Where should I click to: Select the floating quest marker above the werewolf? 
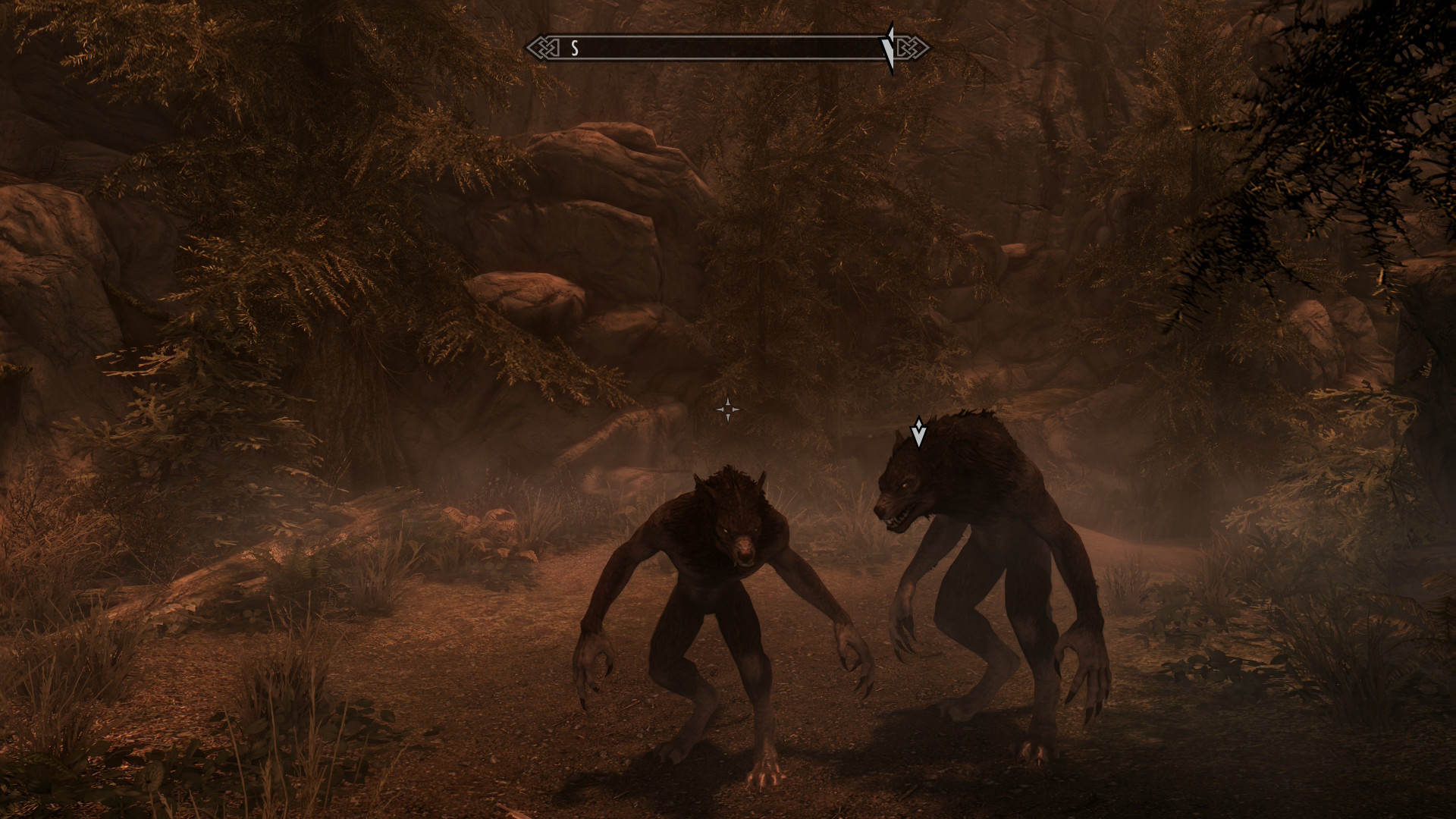(x=918, y=431)
